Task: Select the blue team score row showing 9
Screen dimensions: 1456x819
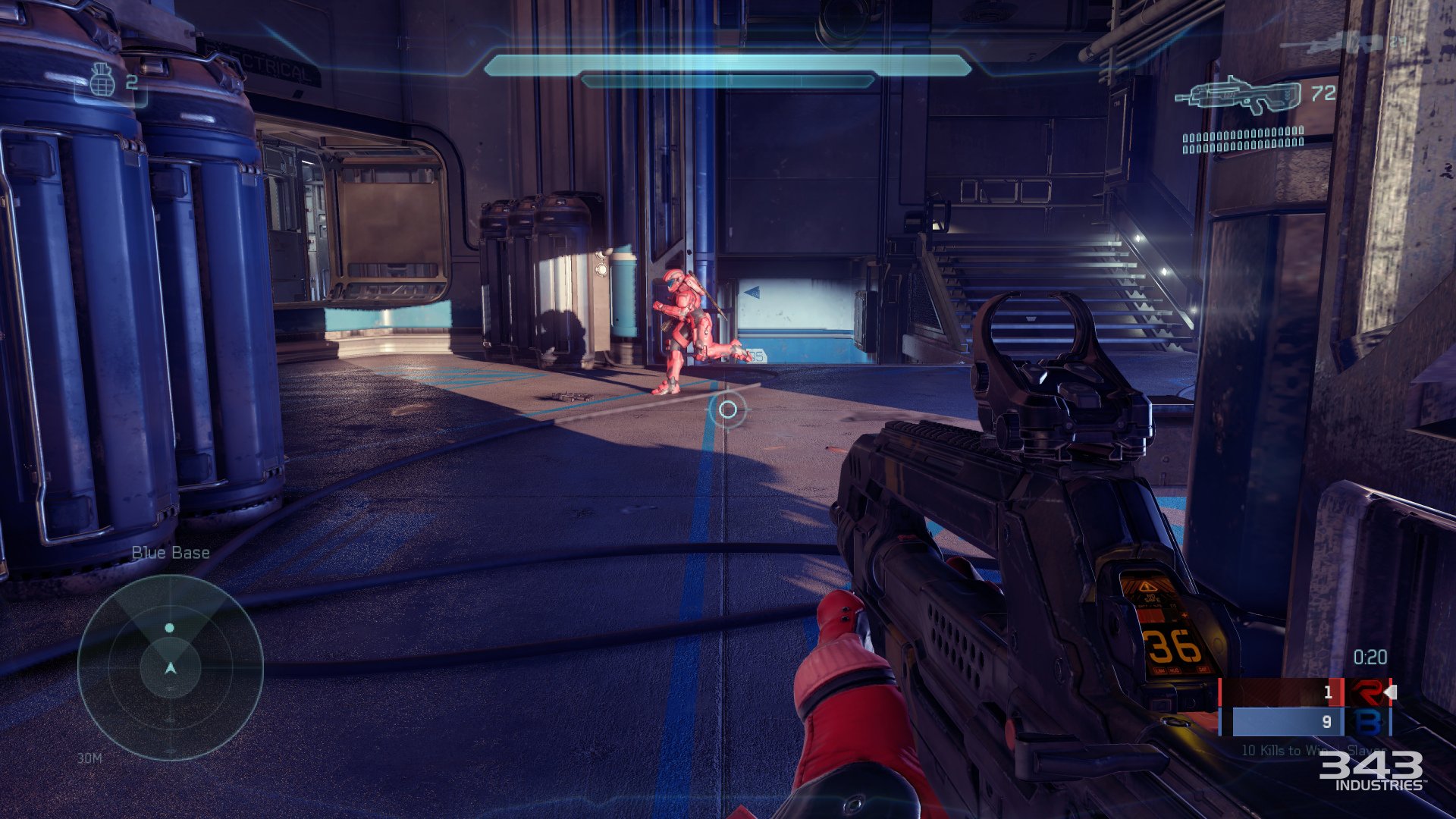Action: tap(1328, 722)
